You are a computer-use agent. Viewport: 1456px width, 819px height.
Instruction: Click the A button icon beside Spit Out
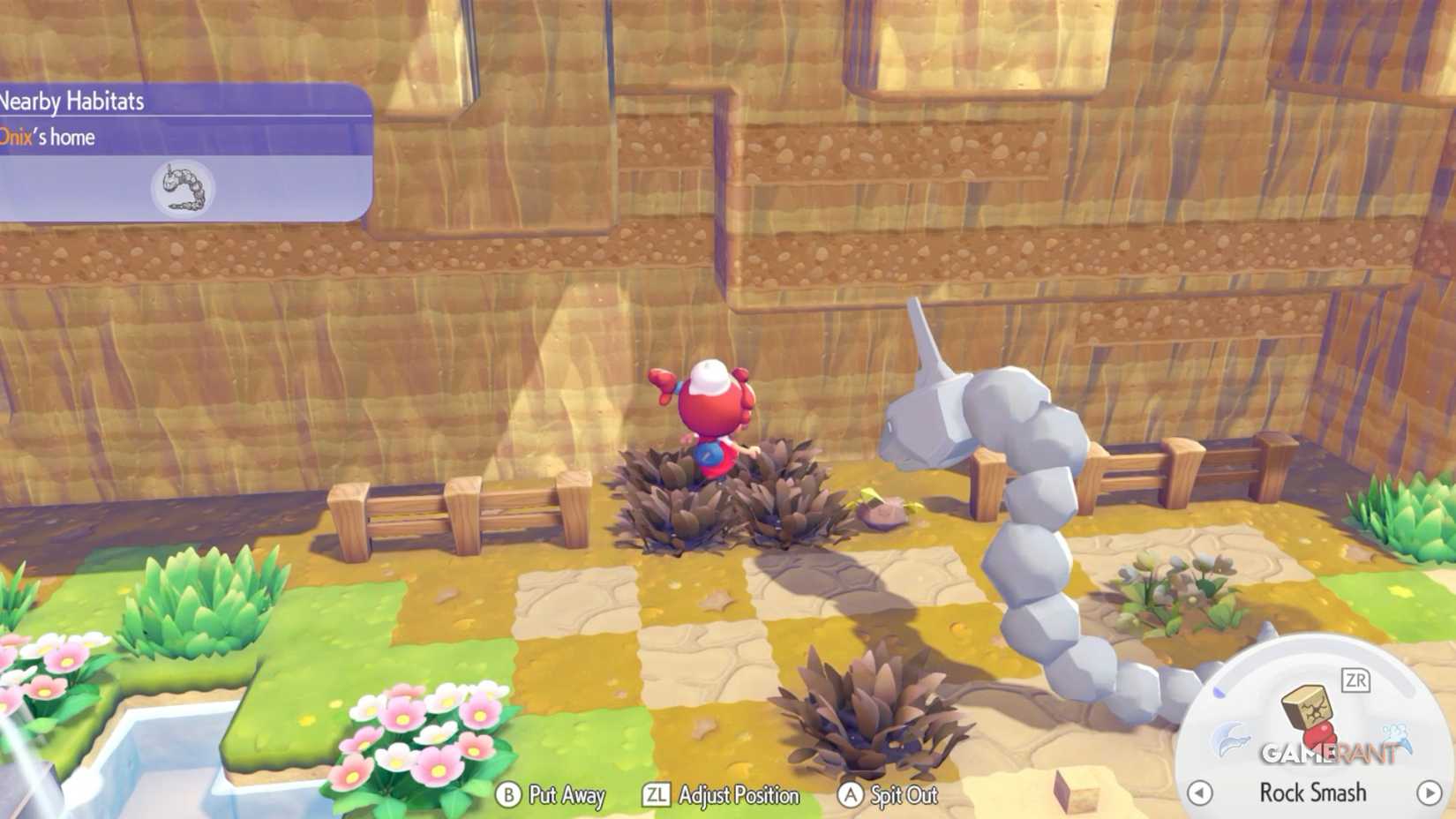pos(851,795)
